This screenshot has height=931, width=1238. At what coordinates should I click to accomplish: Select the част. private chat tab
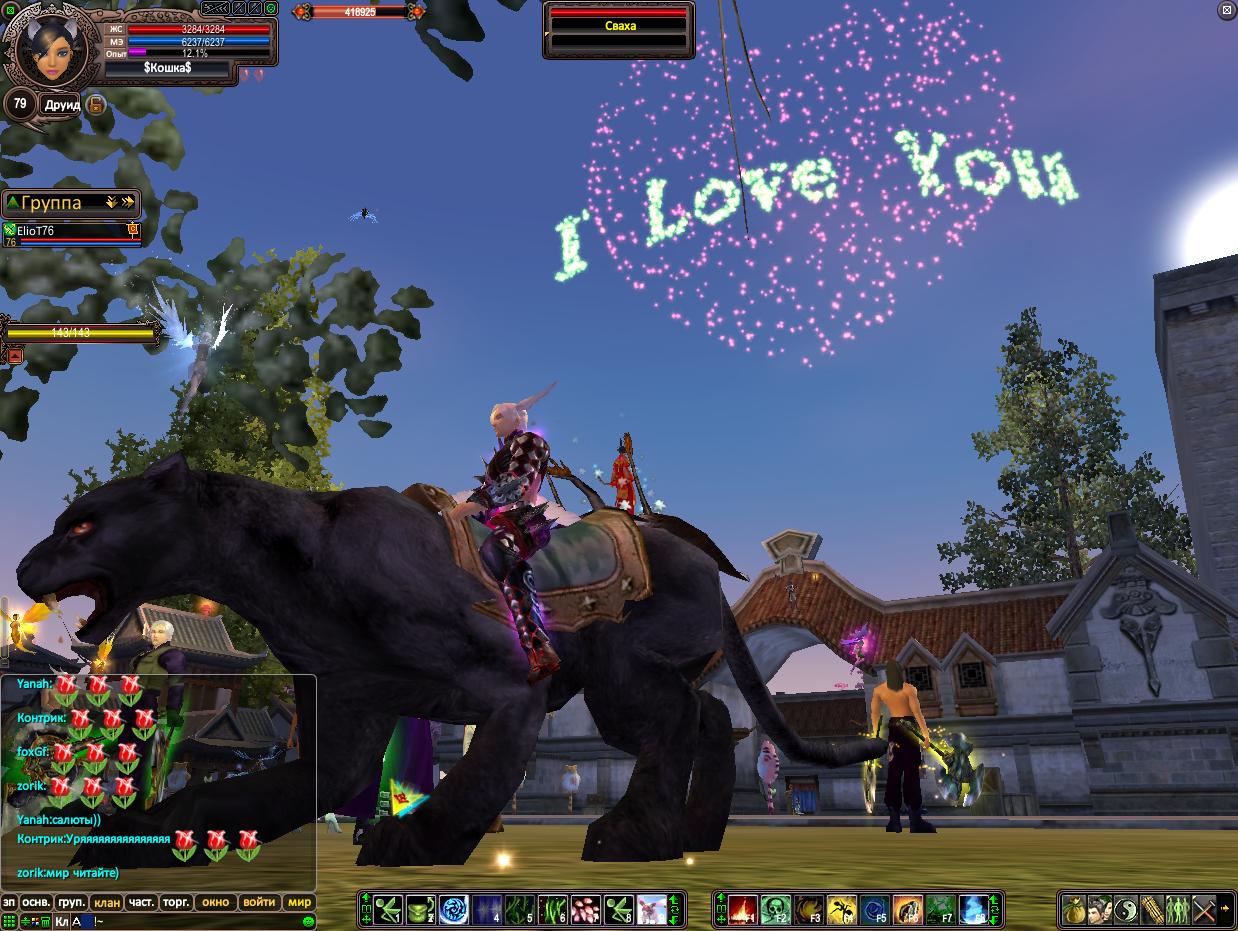point(141,902)
